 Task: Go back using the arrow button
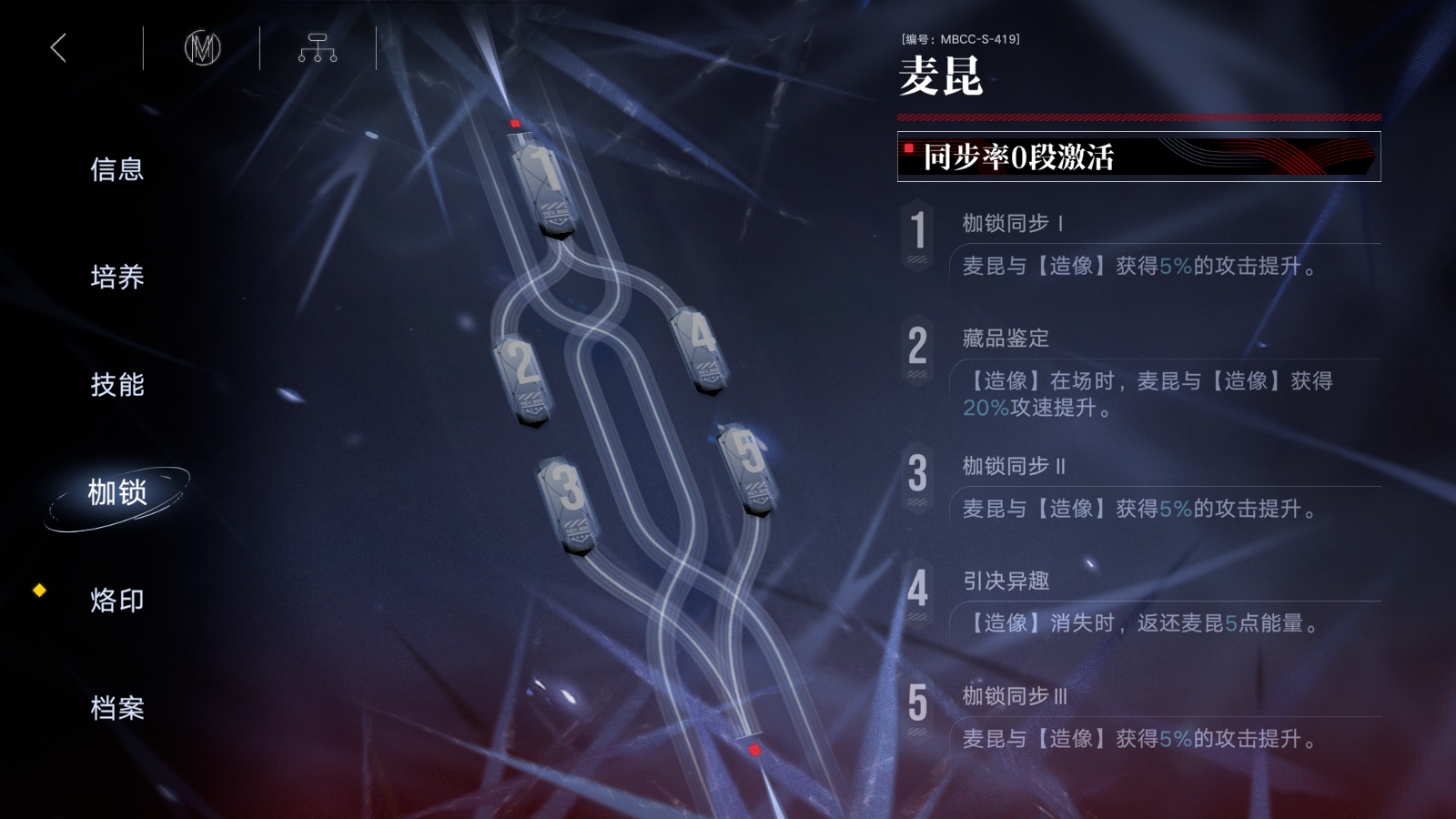[x=59, y=48]
